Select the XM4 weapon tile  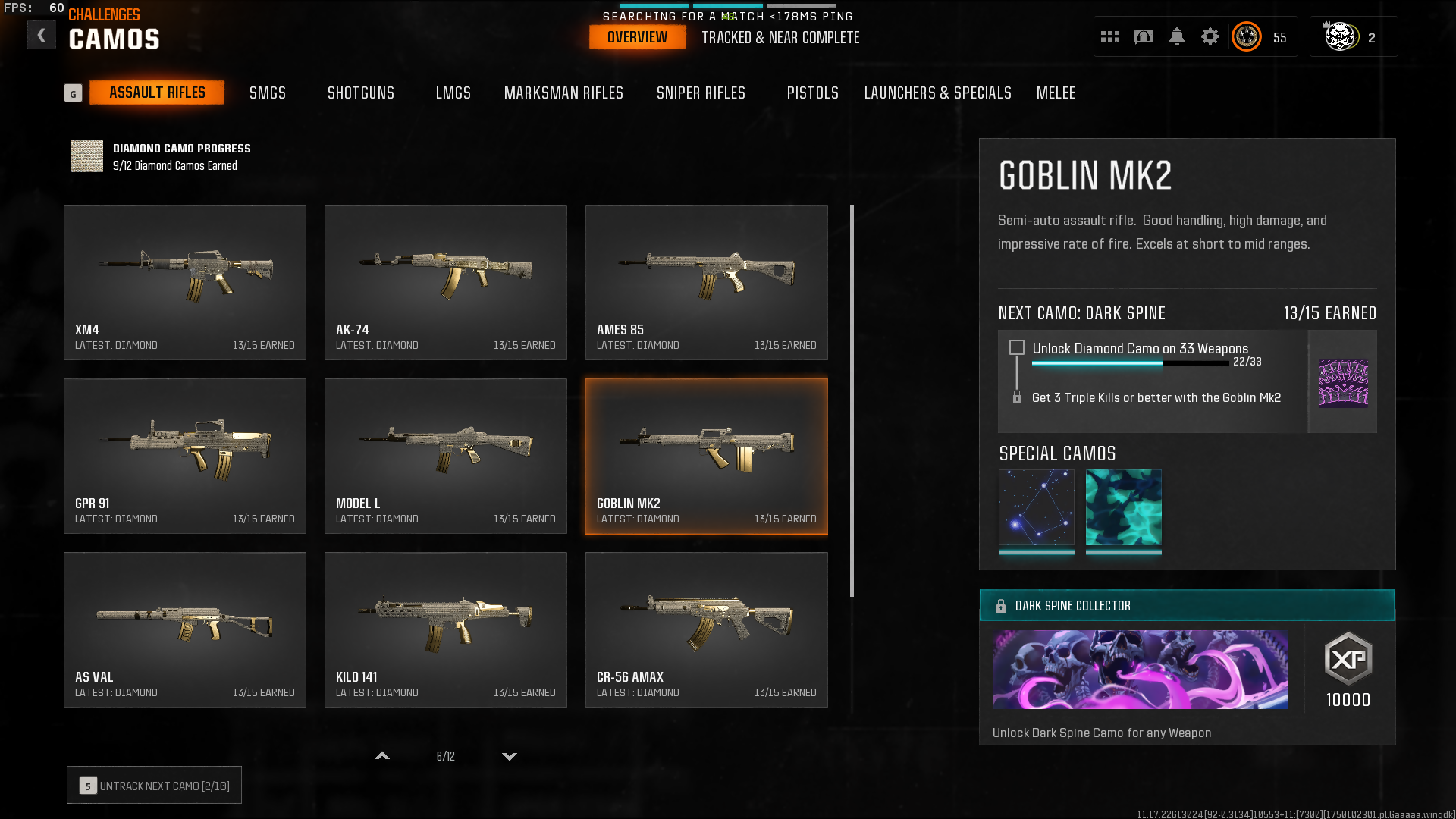click(x=185, y=282)
